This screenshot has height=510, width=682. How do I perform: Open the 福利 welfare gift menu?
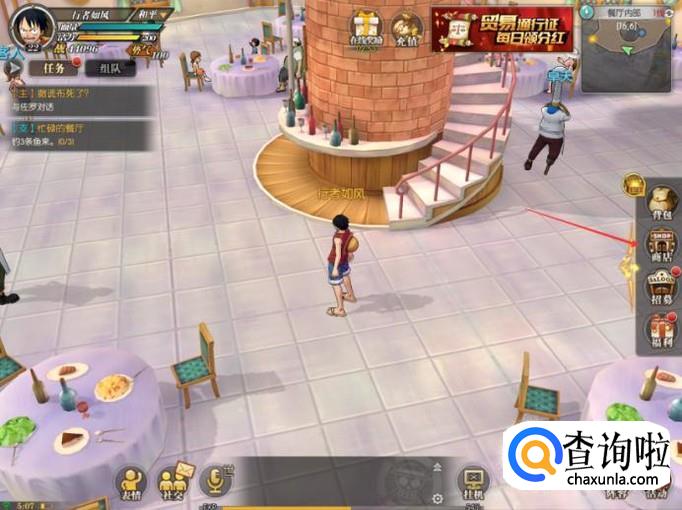[x=662, y=331]
